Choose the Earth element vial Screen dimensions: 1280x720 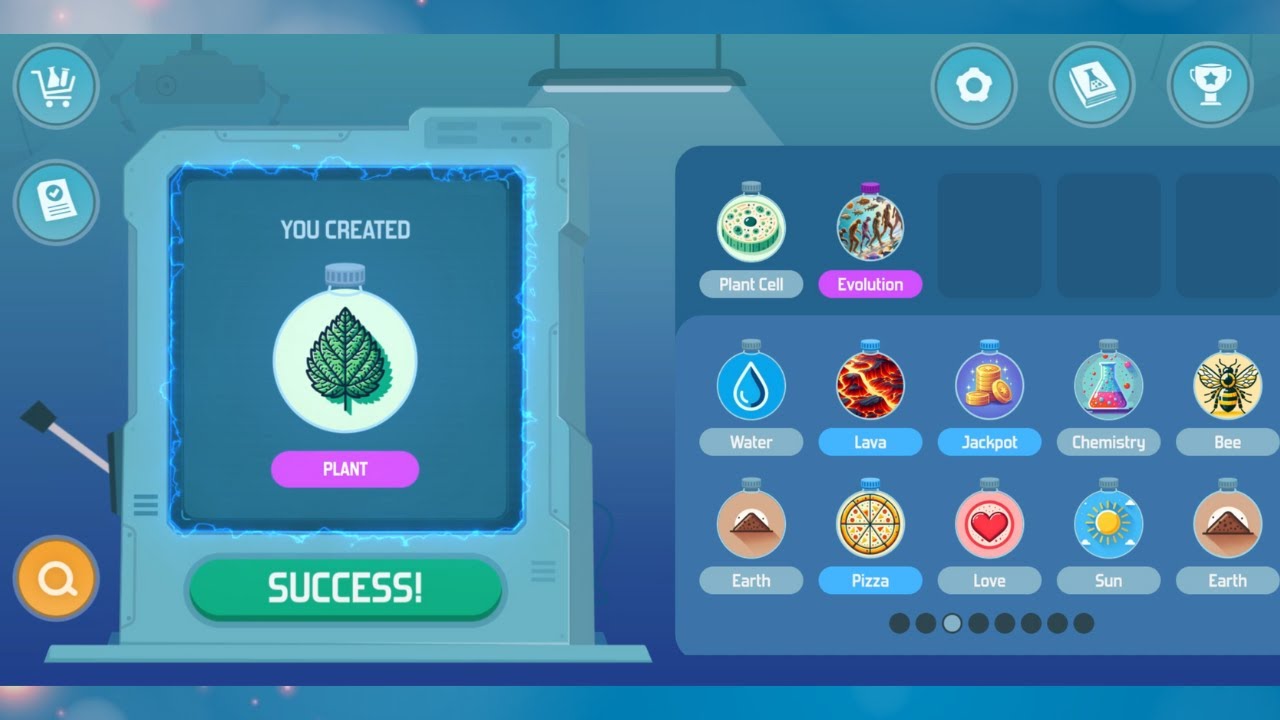(751, 523)
